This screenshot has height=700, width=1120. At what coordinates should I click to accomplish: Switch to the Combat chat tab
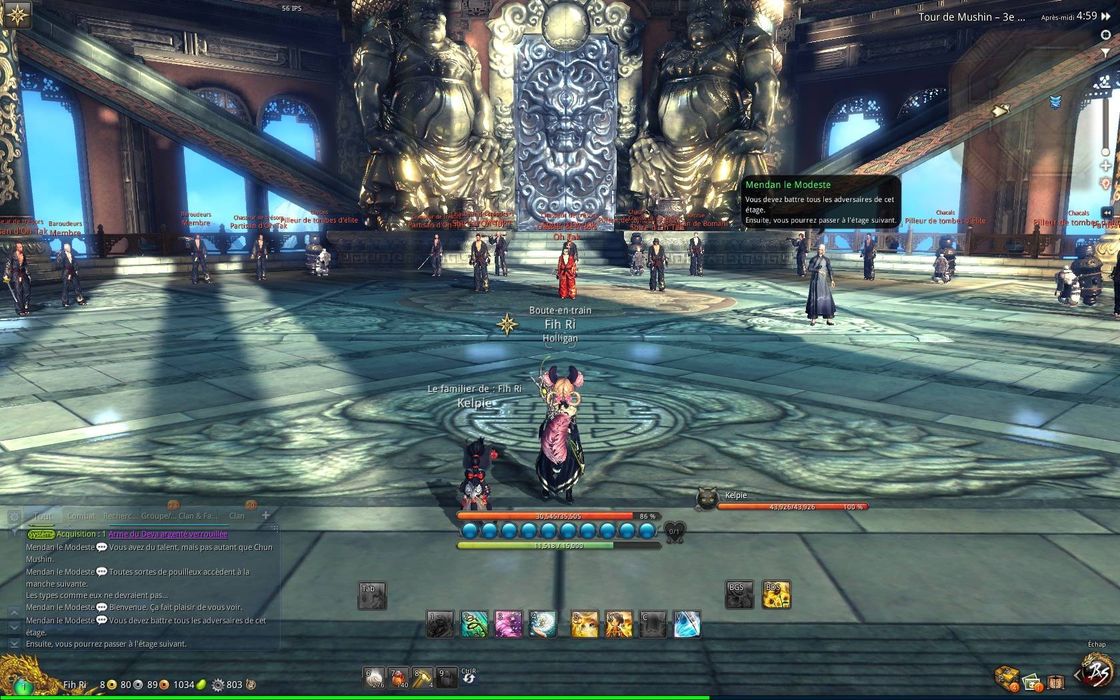(82, 516)
